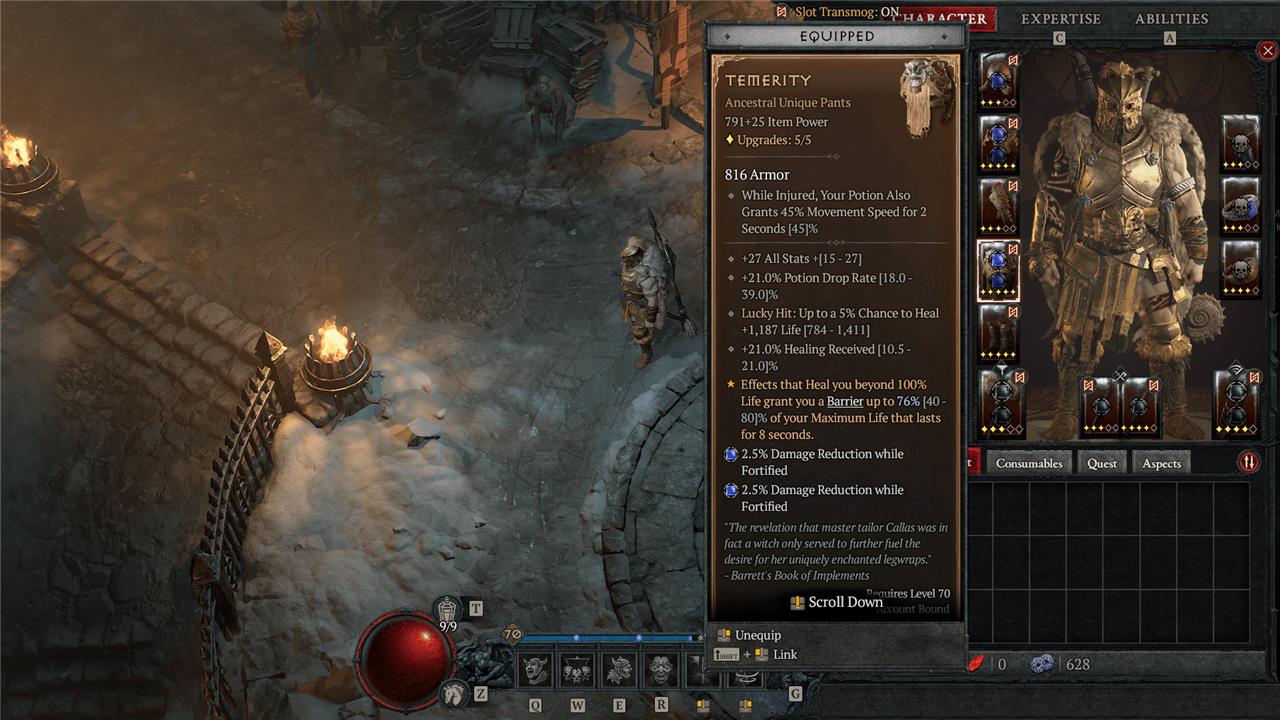The height and width of the screenshot is (720, 1280).
Task: Activate the three skulls skill
Action: point(577,669)
